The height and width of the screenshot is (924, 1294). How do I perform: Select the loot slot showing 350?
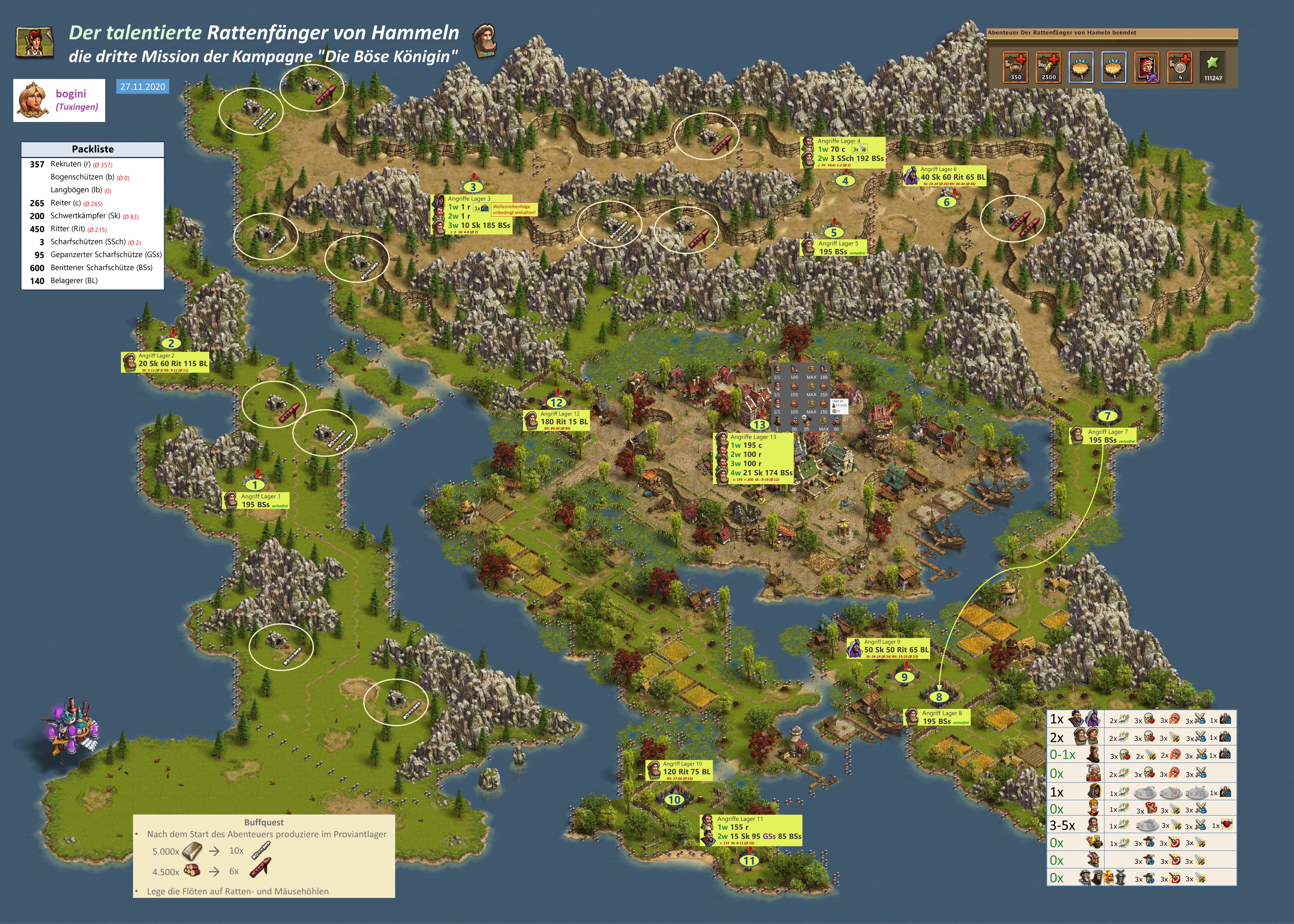pos(1015,67)
